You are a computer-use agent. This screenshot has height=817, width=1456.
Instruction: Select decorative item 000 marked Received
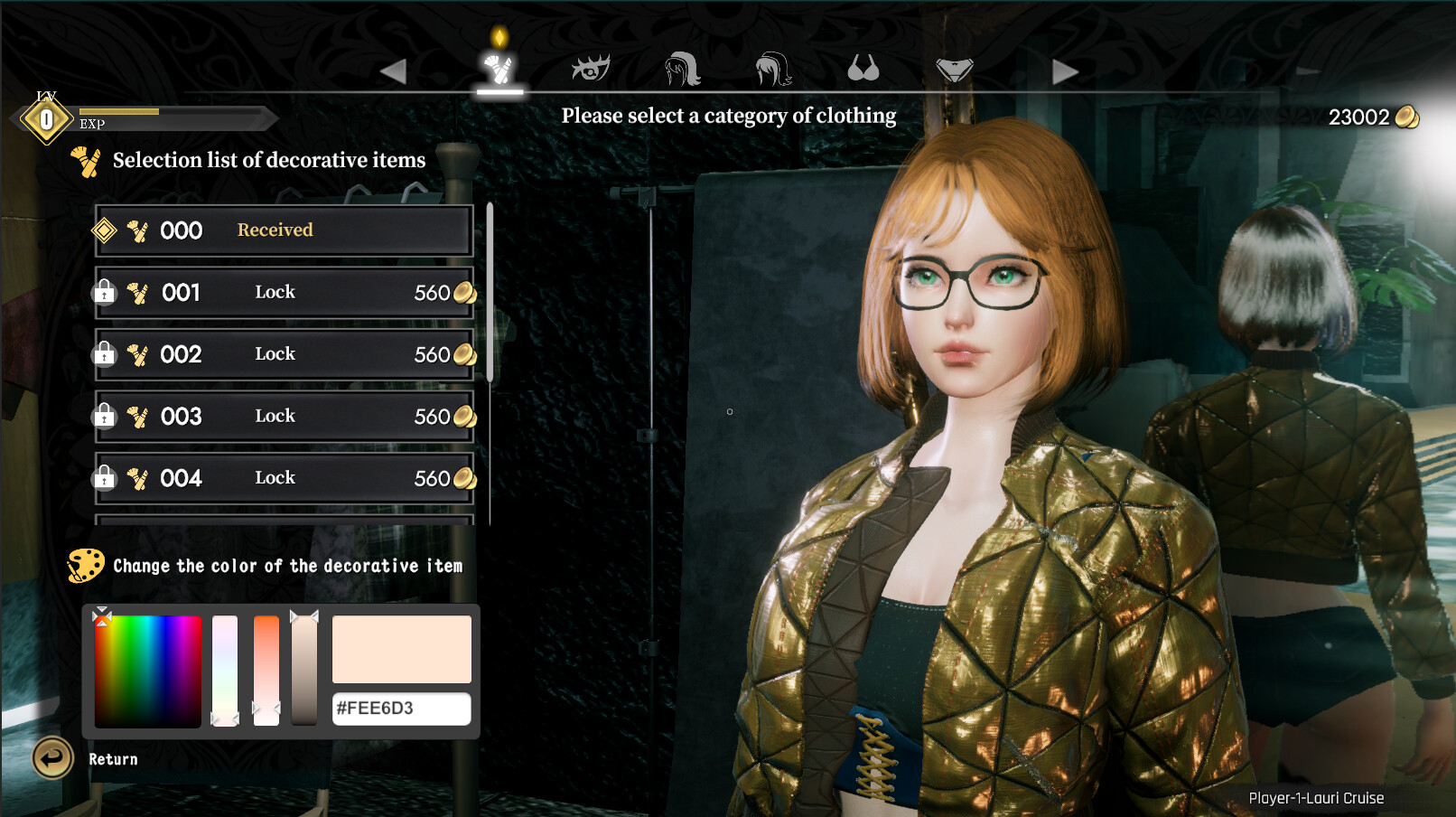pyautogui.click(x=284, y=230)
